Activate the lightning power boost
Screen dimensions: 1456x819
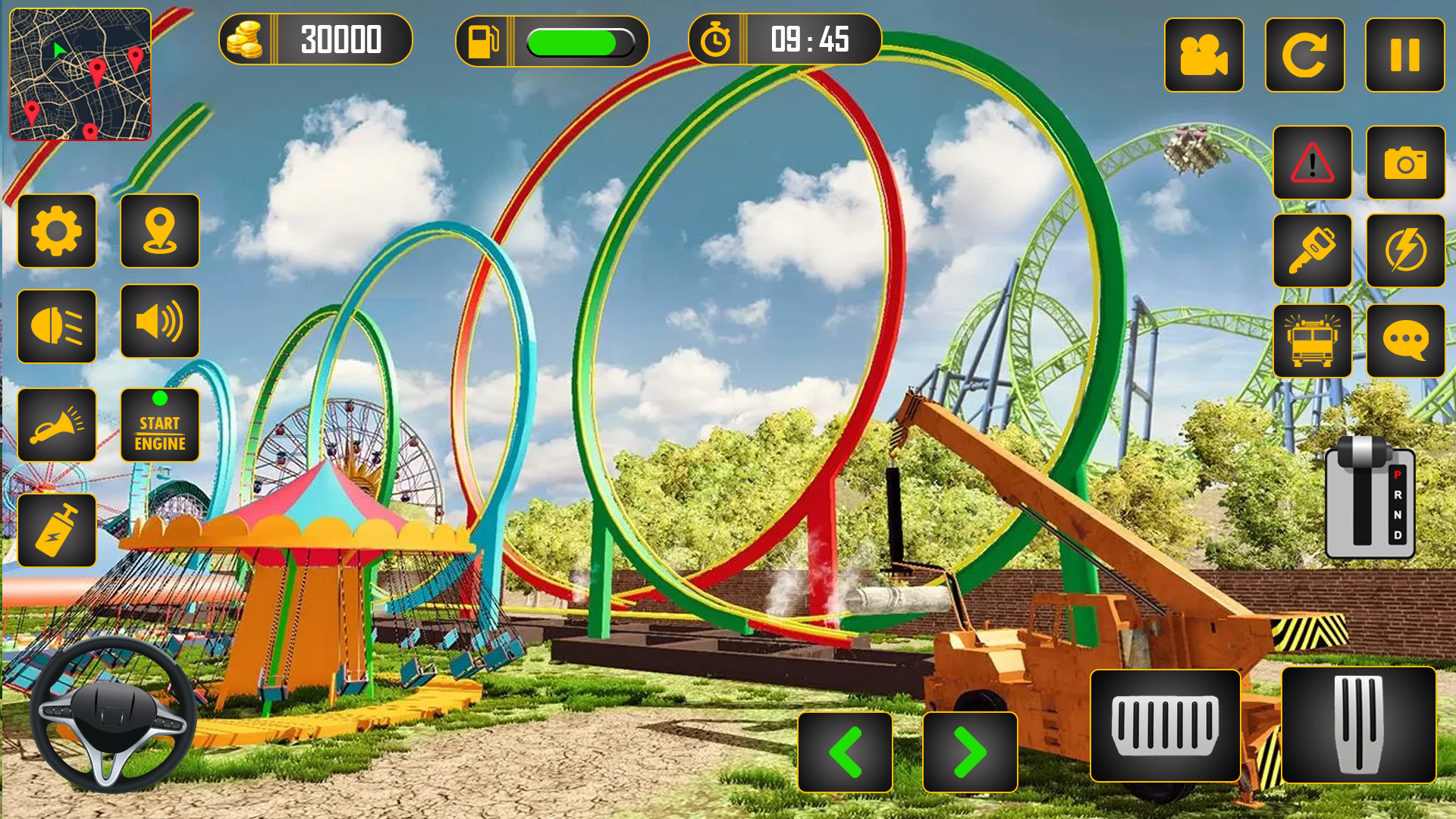[x=1404, y=250]
